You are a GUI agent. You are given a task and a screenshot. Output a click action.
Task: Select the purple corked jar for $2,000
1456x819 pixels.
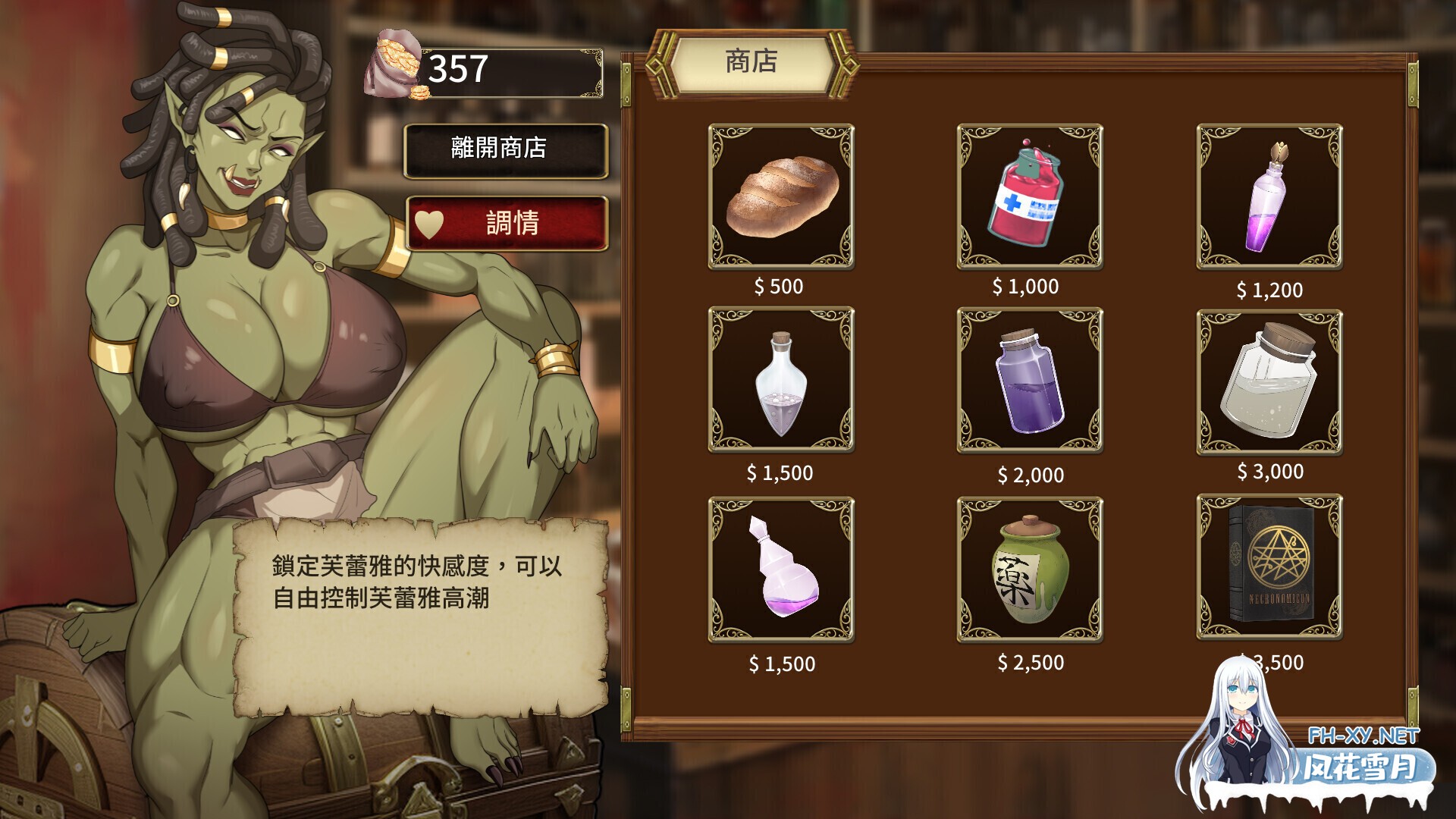[x=1029, y=379]
